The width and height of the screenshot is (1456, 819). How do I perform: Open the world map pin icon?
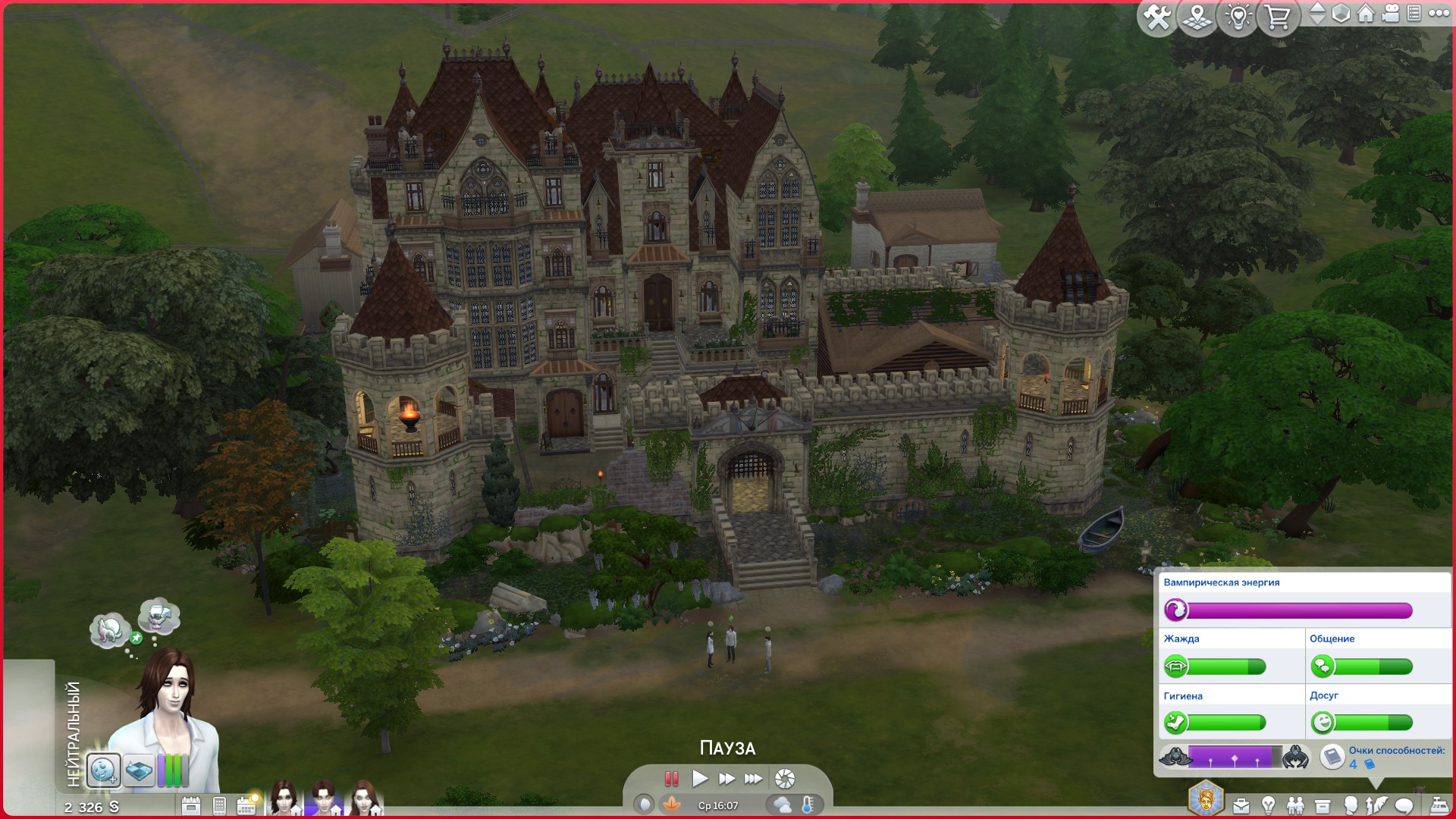1197,17
